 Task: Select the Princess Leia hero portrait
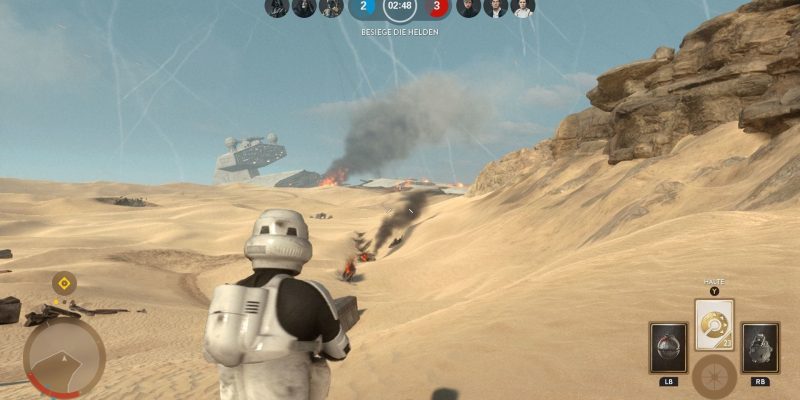point(523,8)
